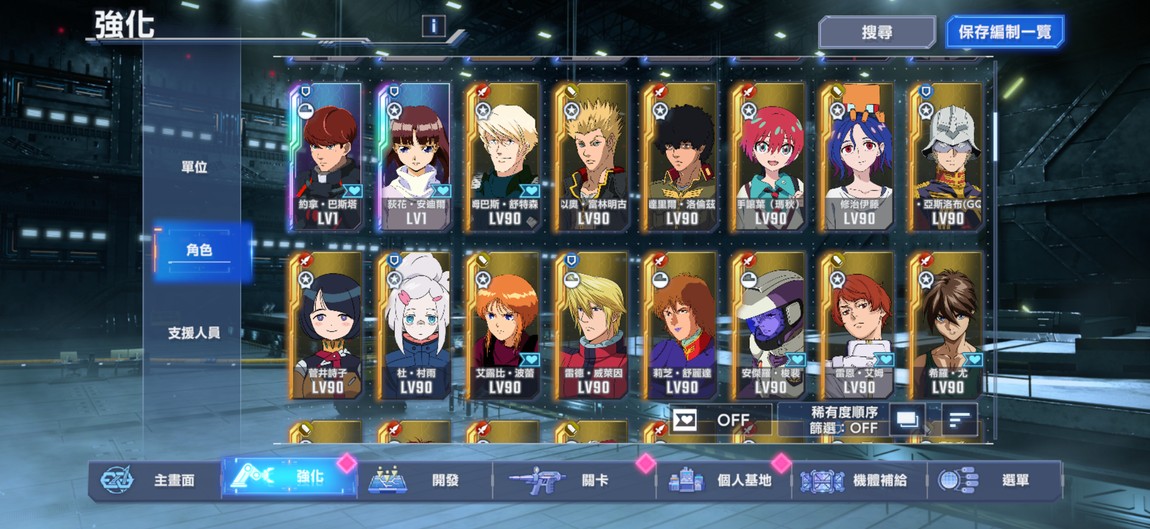Choose the 杜・村雨 white-haired character card
1150x529 pixels.
[415, 325]
